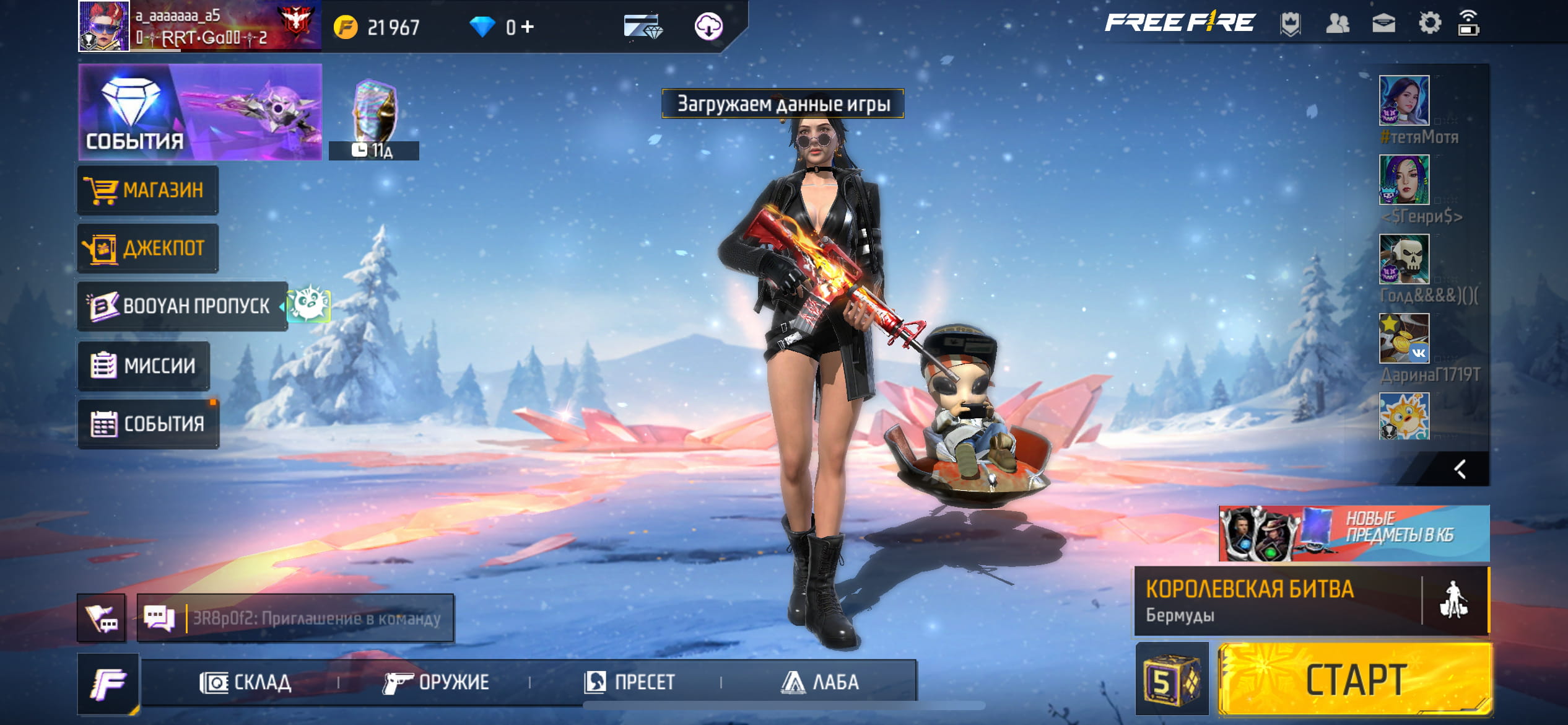The image size is (1568, 725).
Task: Open the ЛАБА tab
Action: pyautogui.click(x=820, y=682)
